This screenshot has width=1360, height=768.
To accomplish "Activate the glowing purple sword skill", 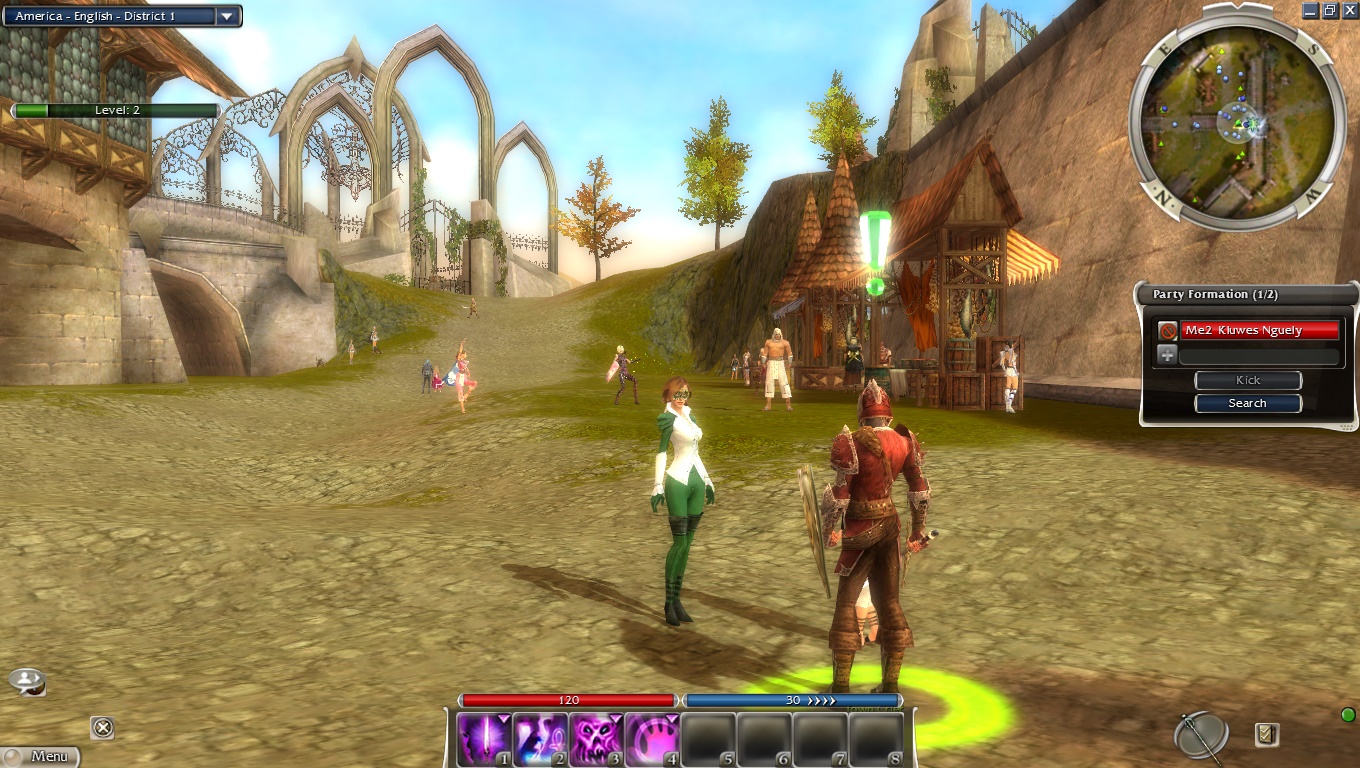I will pyautogui.click(x=485, y=740).
